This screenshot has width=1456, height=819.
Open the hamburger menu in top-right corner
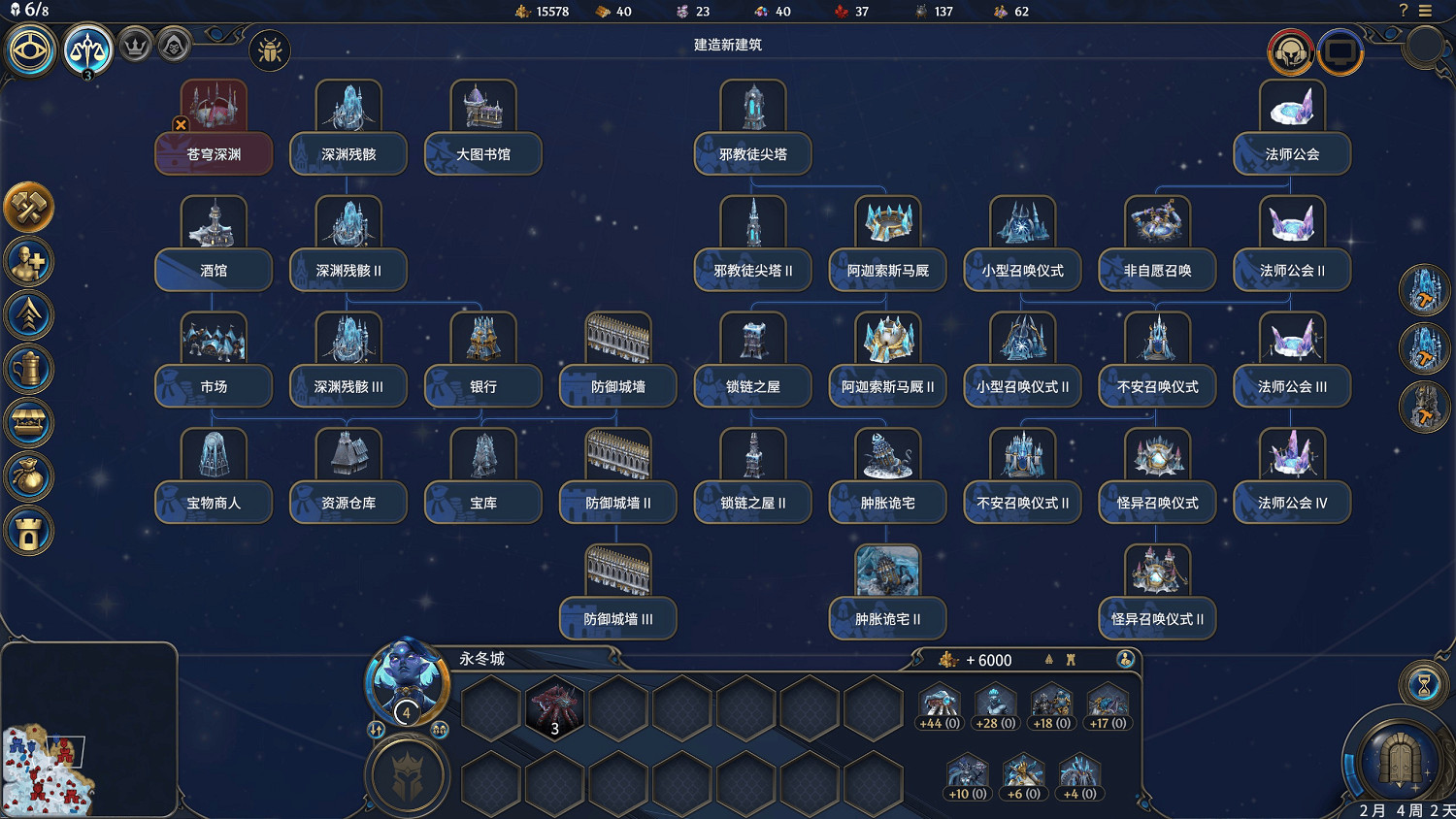1425,12
